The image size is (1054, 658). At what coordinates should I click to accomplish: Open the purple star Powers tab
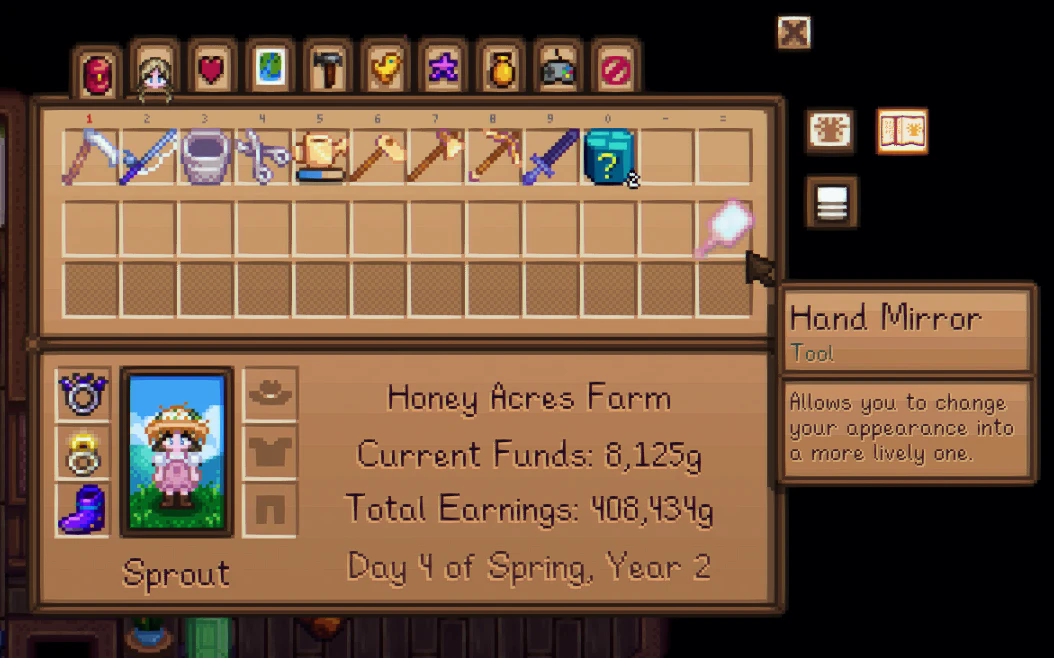coord(441,70)
